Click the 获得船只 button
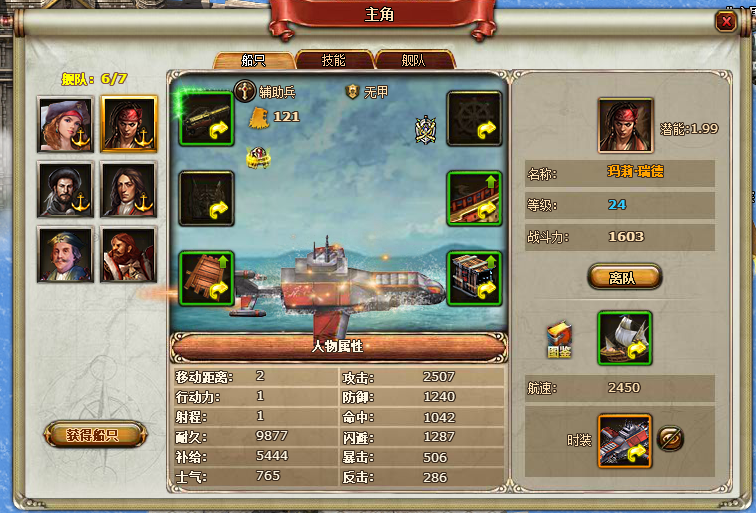756x513 pixels. pyautogui.click(x=93, y=435)
